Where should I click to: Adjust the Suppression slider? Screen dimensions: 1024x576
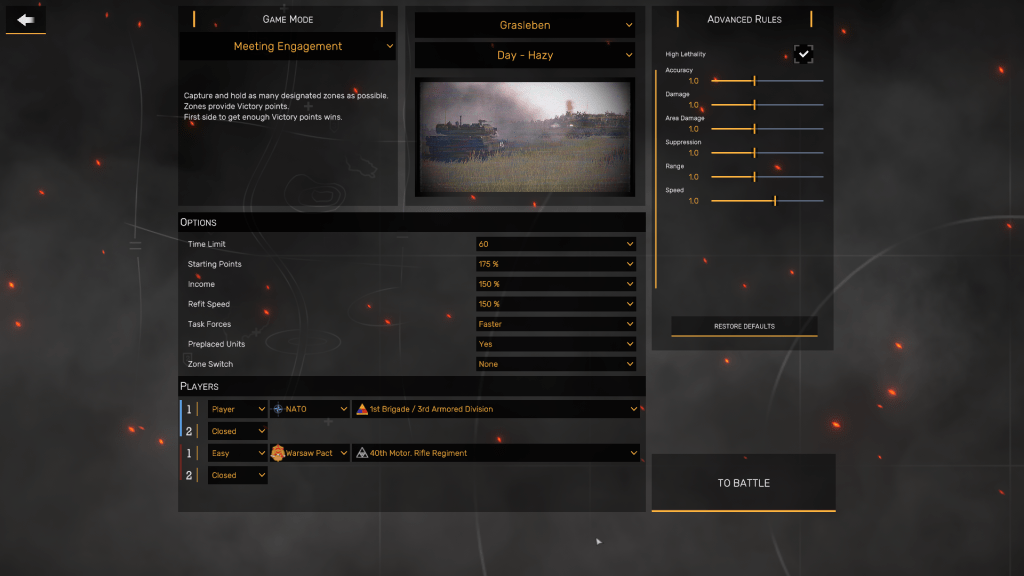tap(755, 153)
